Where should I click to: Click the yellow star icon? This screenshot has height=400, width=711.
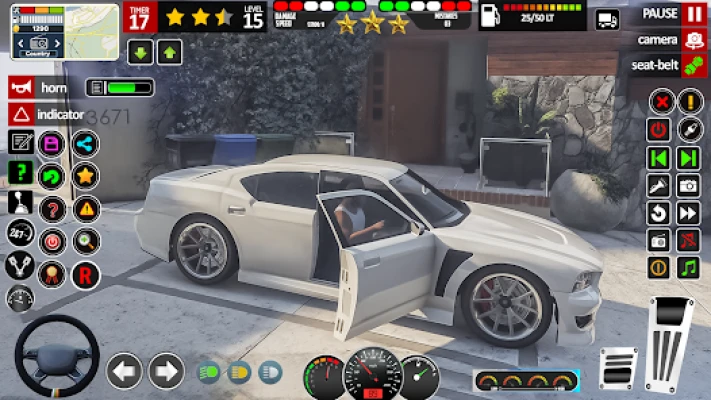[86, 176]
